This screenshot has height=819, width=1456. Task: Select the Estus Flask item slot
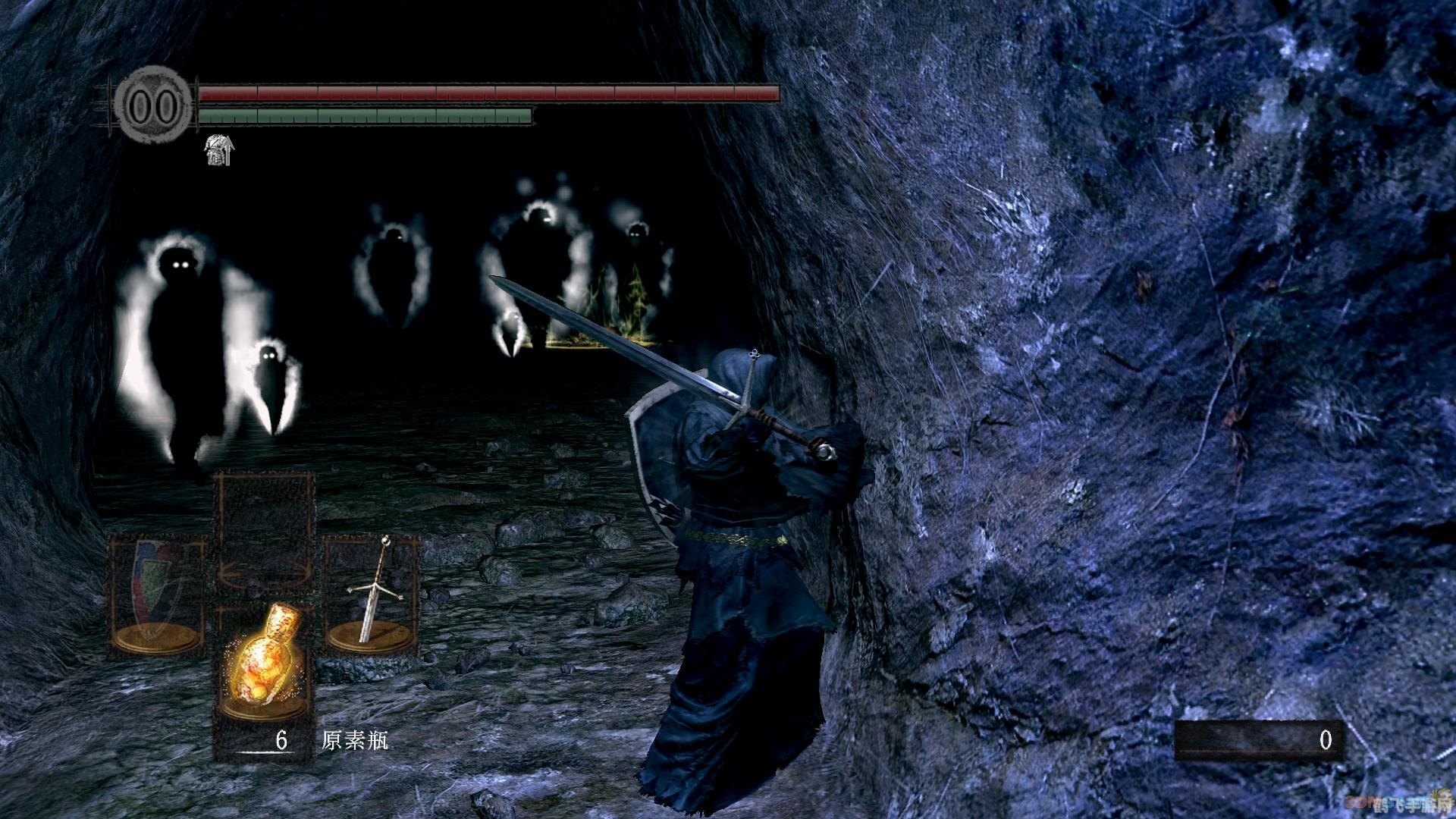(264, 661)
